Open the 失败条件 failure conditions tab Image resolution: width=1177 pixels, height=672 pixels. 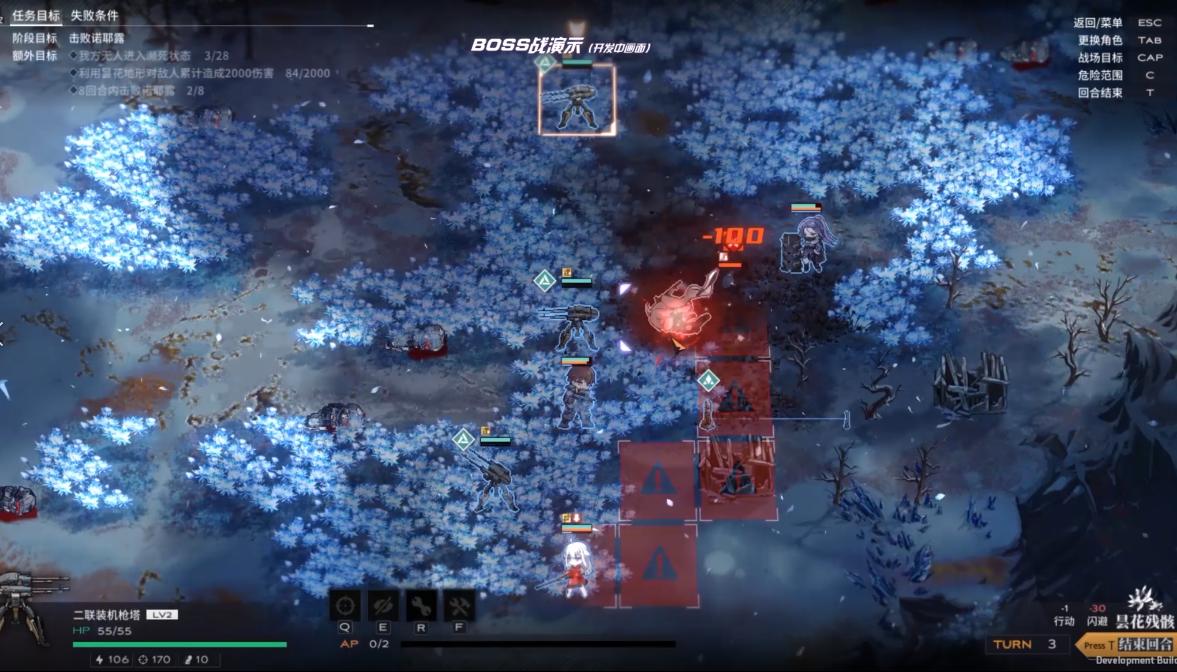94,16
